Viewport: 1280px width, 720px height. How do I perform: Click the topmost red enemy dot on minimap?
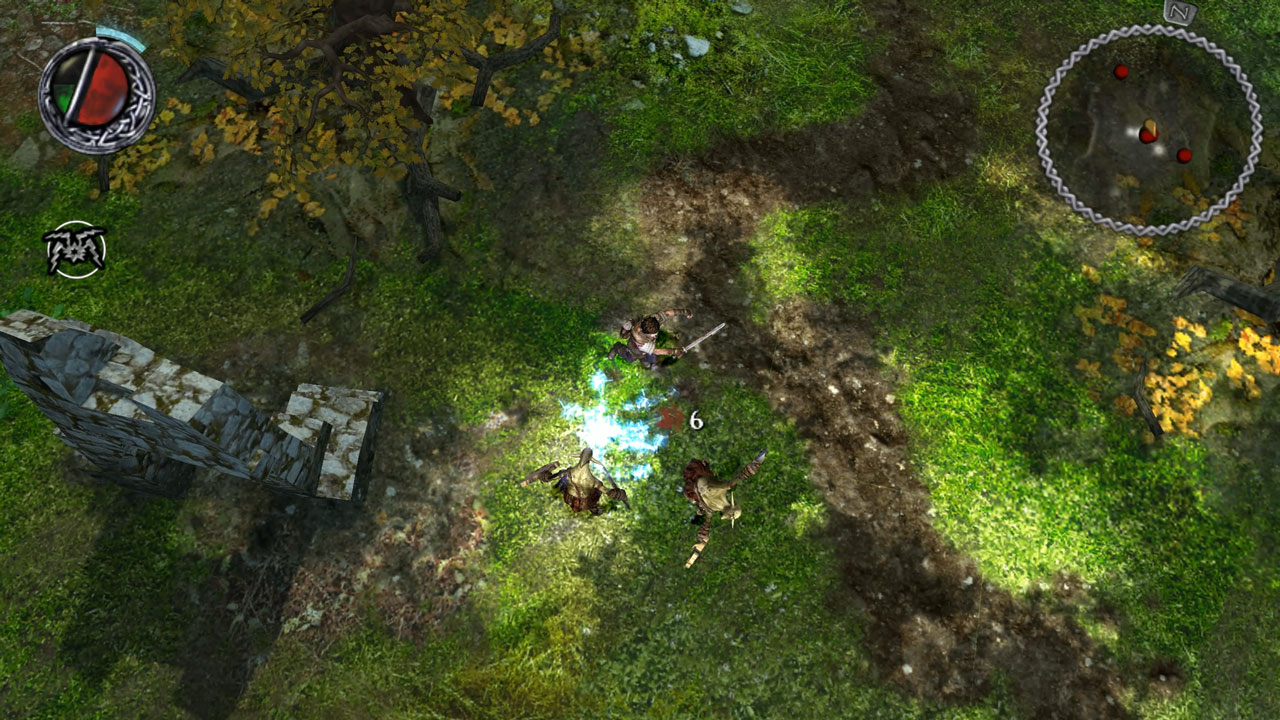click(1122, 71)
